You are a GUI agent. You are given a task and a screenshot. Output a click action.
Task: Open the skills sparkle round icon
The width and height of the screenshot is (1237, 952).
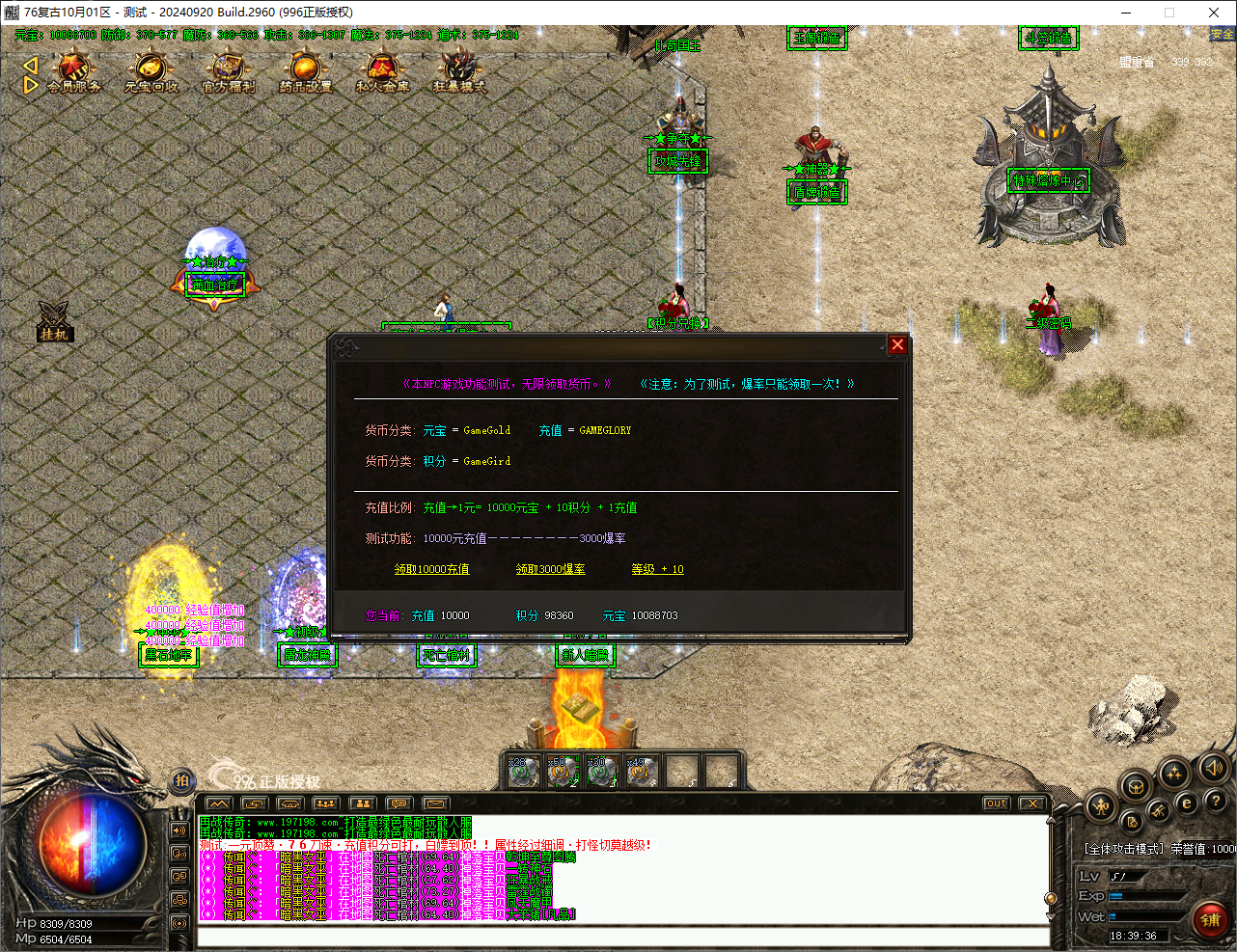pos(1173,772)
